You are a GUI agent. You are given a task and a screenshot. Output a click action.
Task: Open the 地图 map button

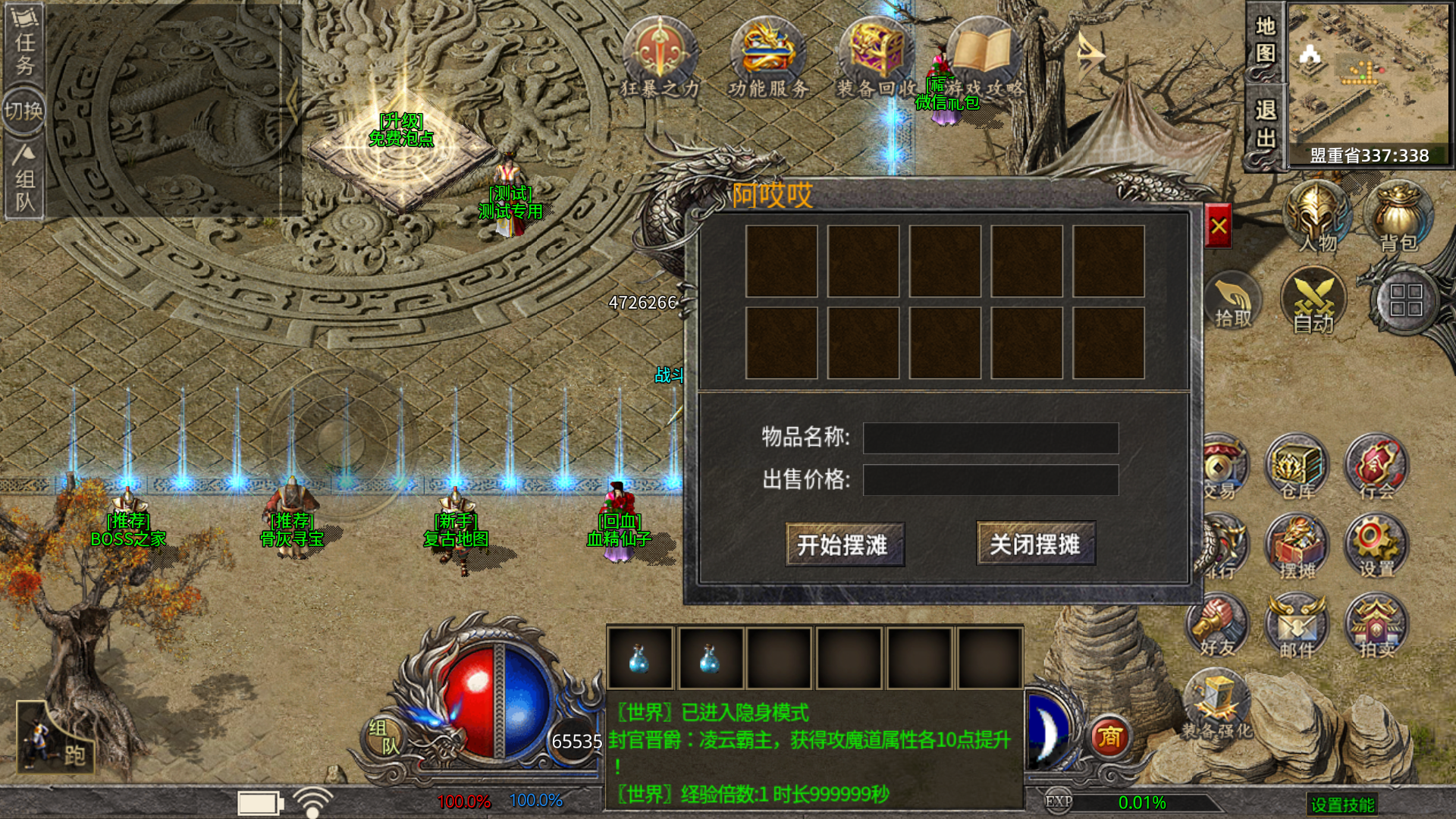pyautogui.click(x=1265, y=41)
